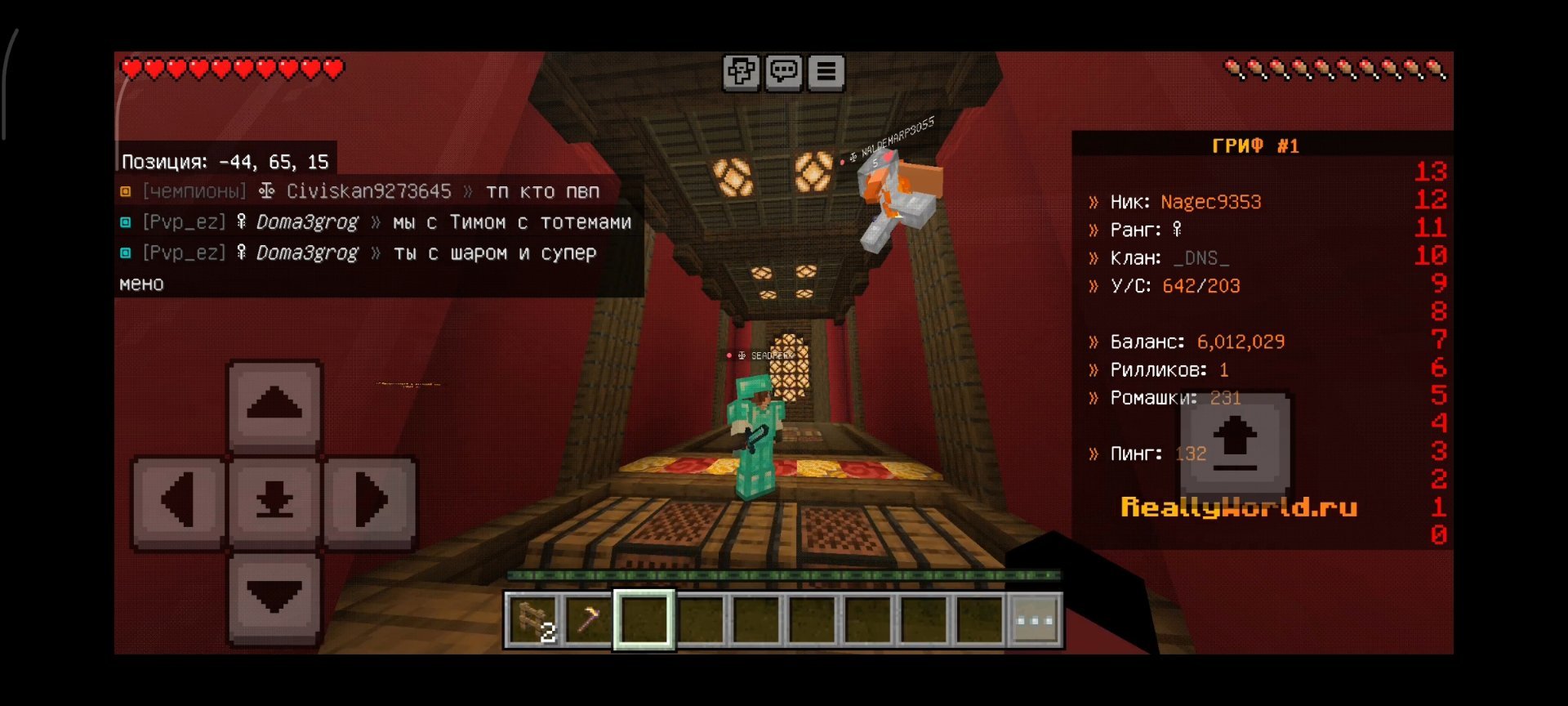Tap the move right arrow
Viewport: 1568px width, 706px height.
(371, 500)
